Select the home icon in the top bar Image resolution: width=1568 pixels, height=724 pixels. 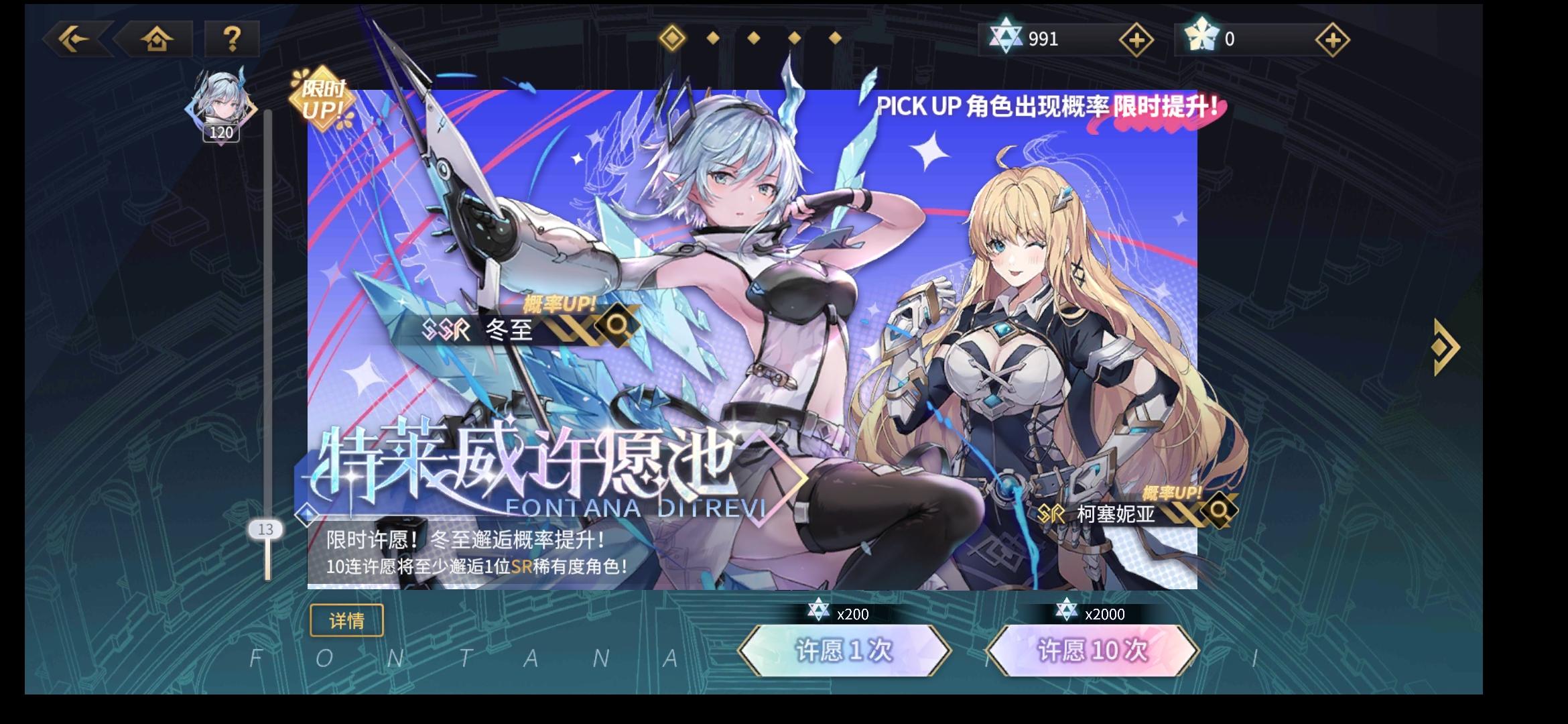point(155,40)
